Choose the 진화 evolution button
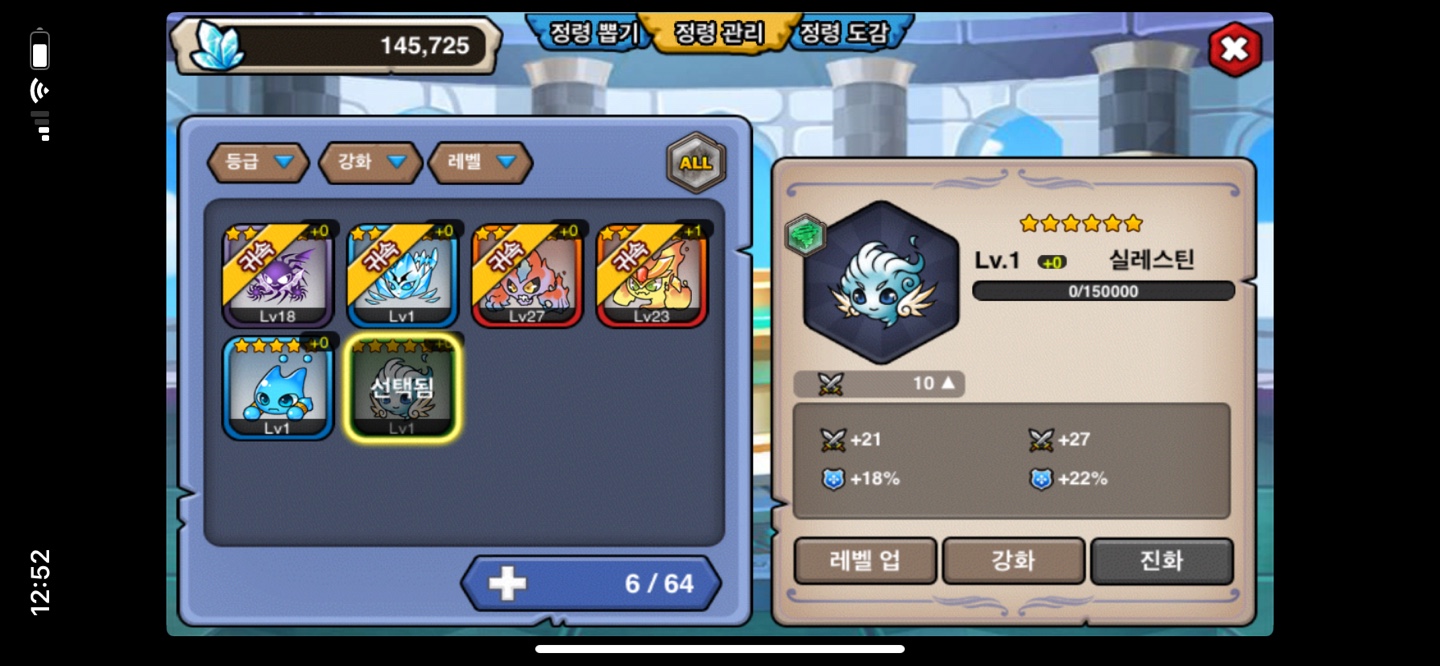Viewport: 1440px width, 666px height. pyautogui.click(x=1161, y=561)
